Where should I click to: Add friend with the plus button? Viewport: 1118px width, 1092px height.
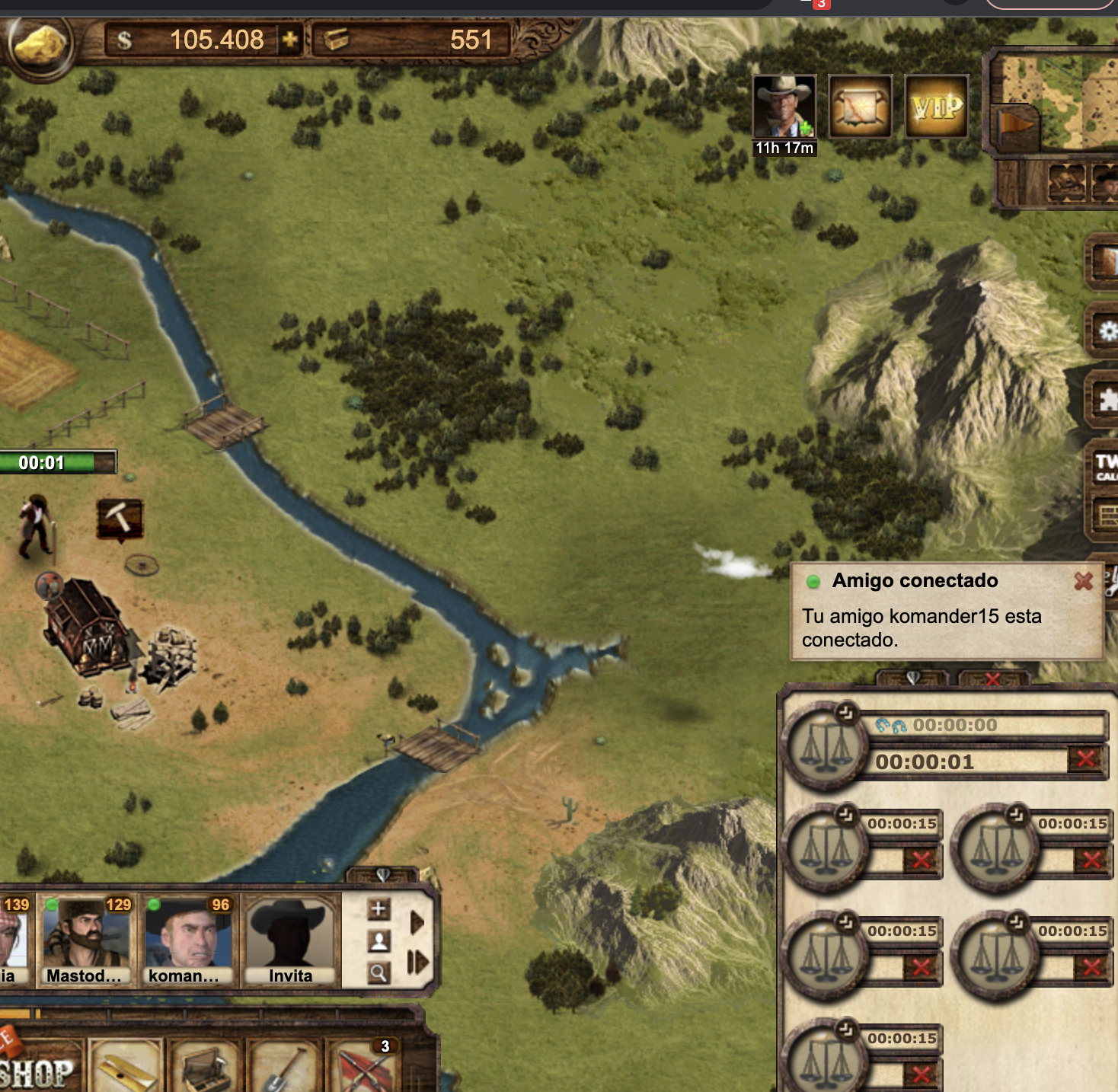point(379,908)
